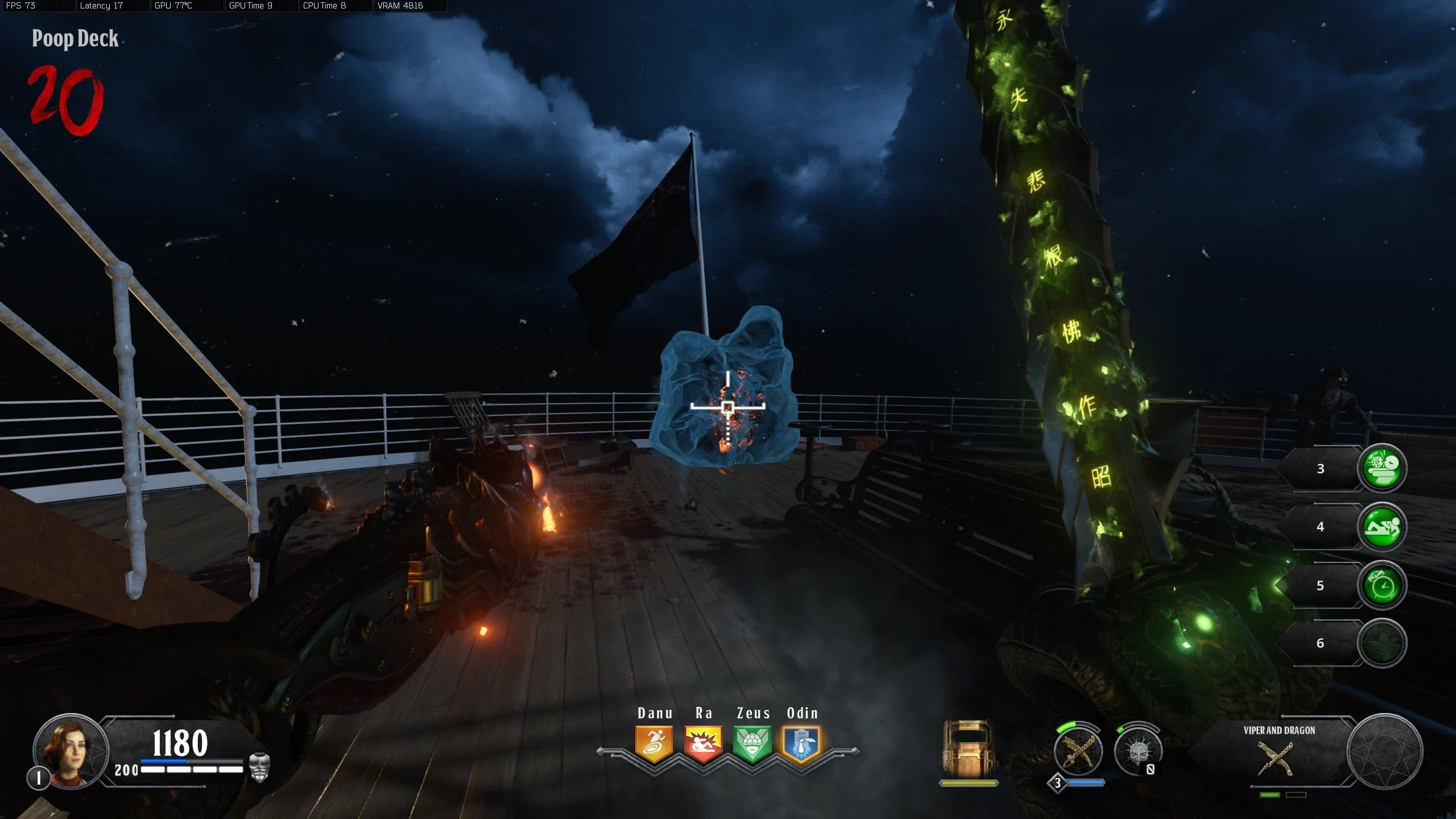Click the player character portrait
1456x819 pixels.
coord(71,751)
